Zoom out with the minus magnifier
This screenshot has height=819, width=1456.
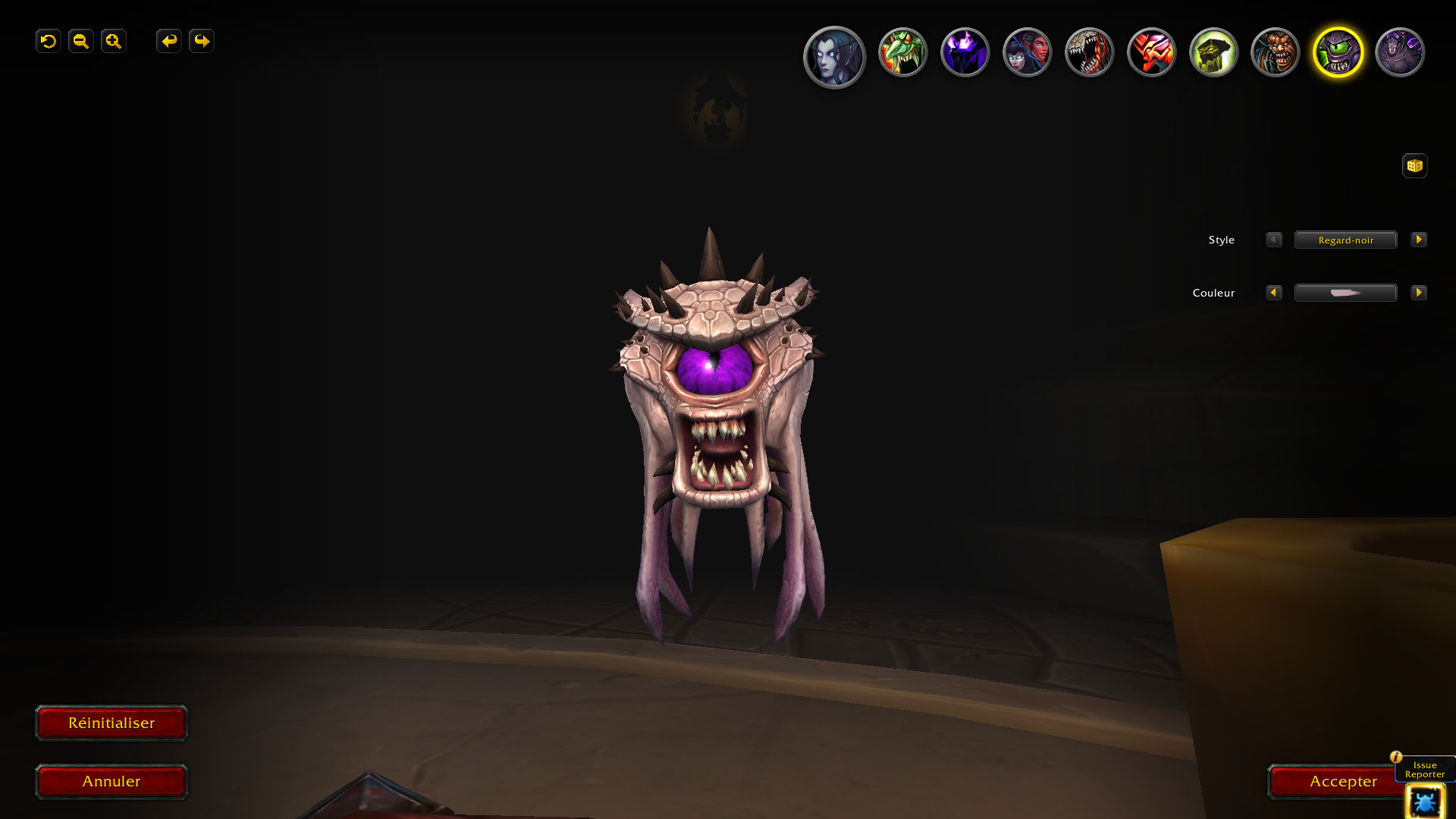tap(81, 41)
